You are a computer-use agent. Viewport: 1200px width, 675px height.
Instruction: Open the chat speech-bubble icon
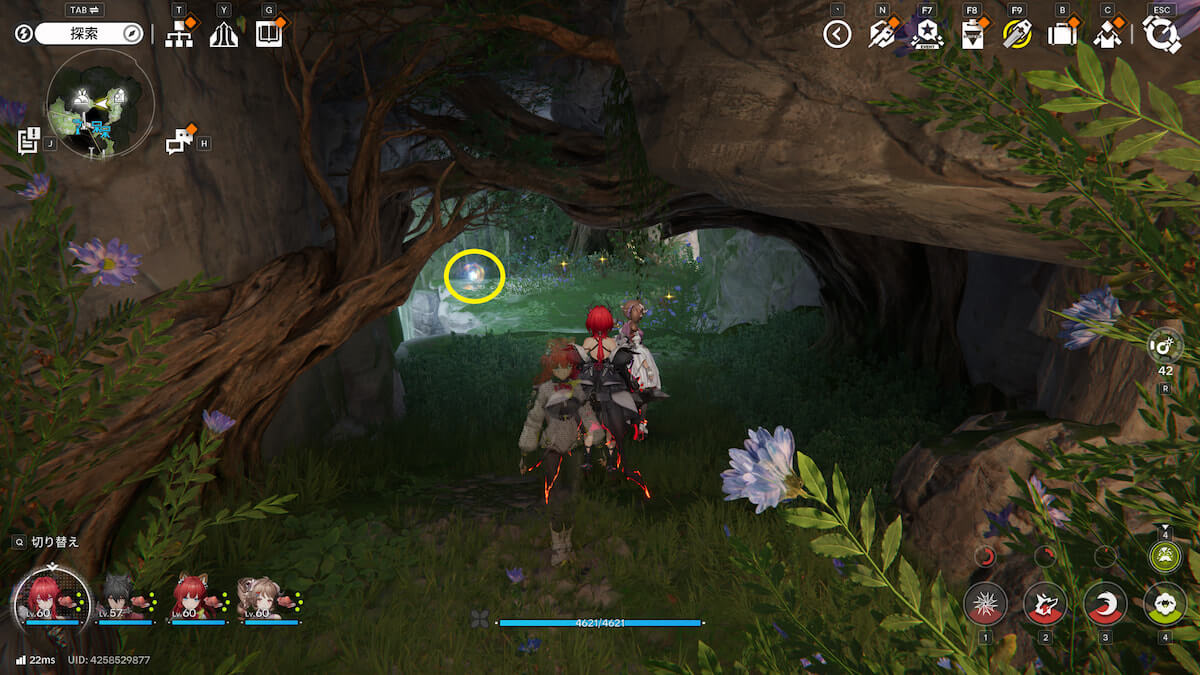click(x=180, y=142)
